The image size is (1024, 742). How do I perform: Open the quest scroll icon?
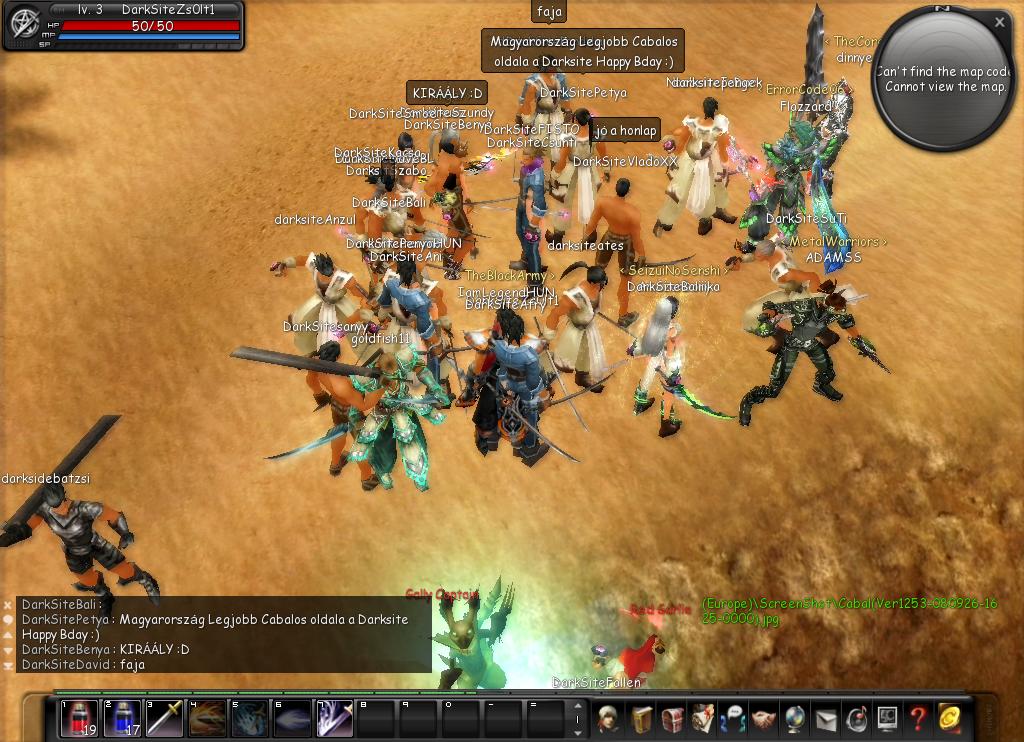tap(703, 718)
